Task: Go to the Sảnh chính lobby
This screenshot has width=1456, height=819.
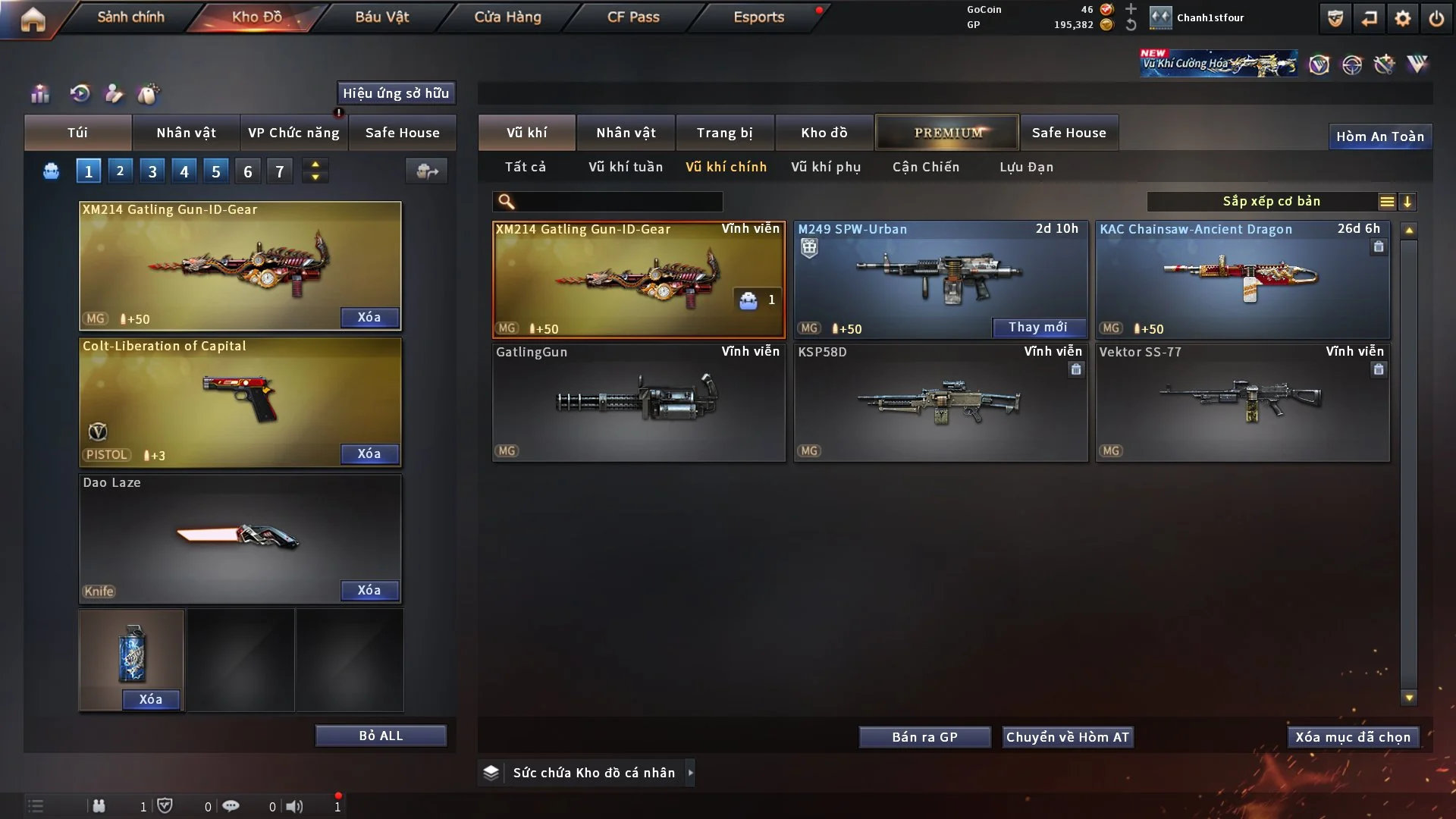Action: (130, 17)
